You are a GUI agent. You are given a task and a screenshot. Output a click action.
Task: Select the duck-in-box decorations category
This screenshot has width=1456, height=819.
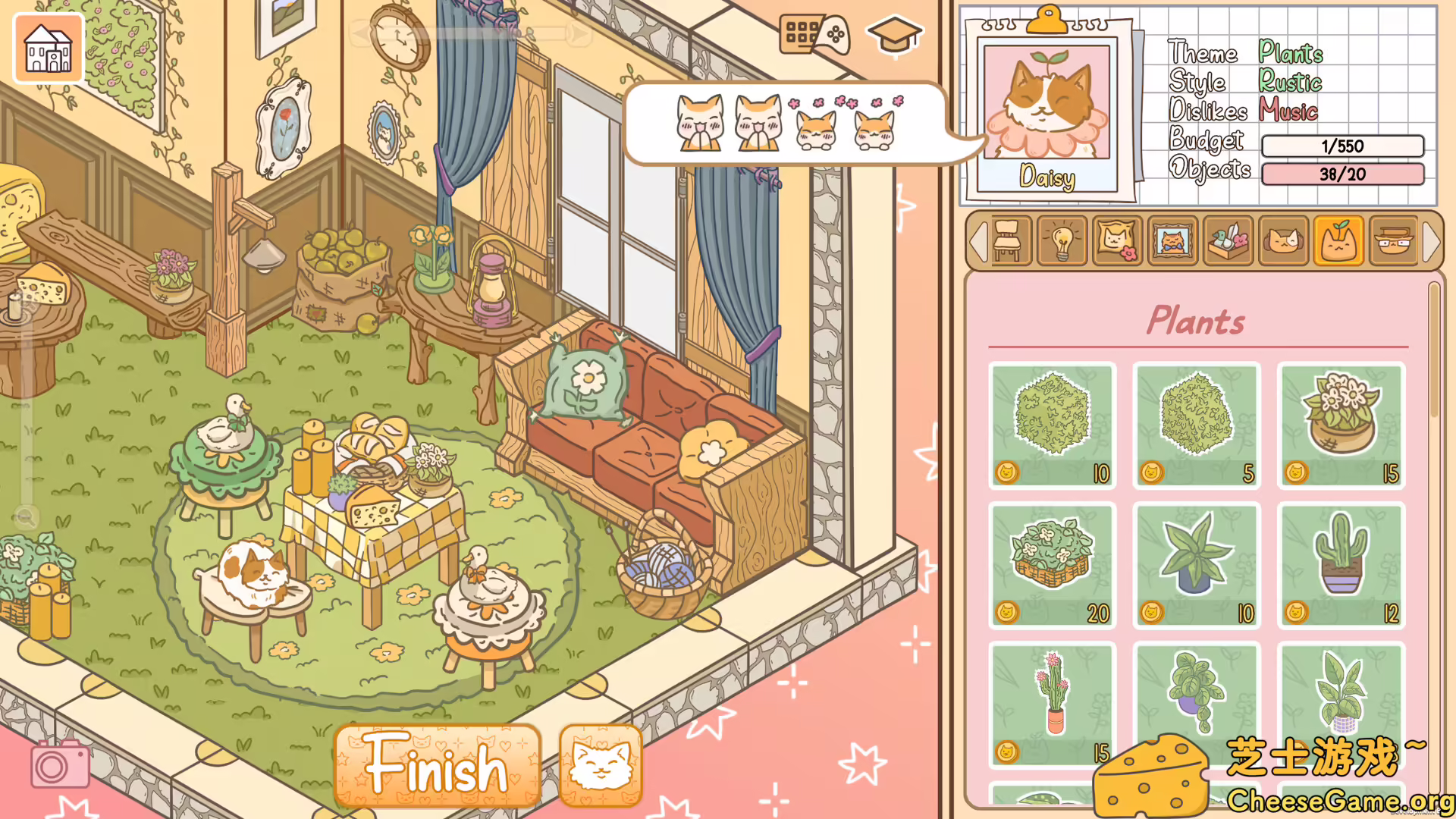[x=1228, y=241]
